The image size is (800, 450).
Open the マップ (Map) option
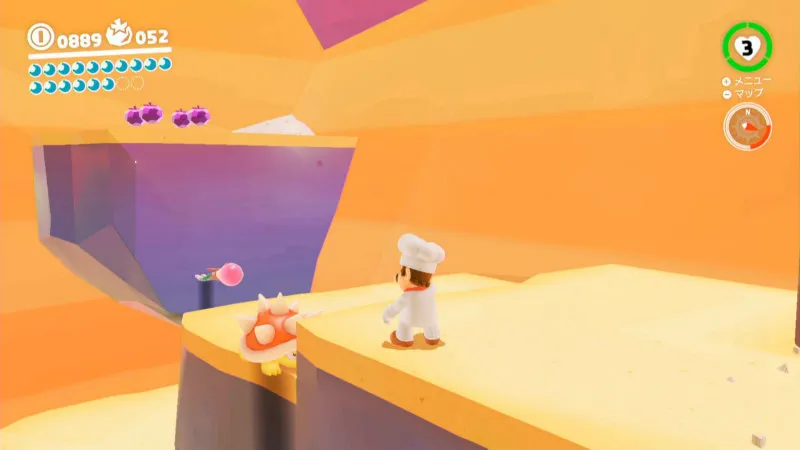point(744,93)
